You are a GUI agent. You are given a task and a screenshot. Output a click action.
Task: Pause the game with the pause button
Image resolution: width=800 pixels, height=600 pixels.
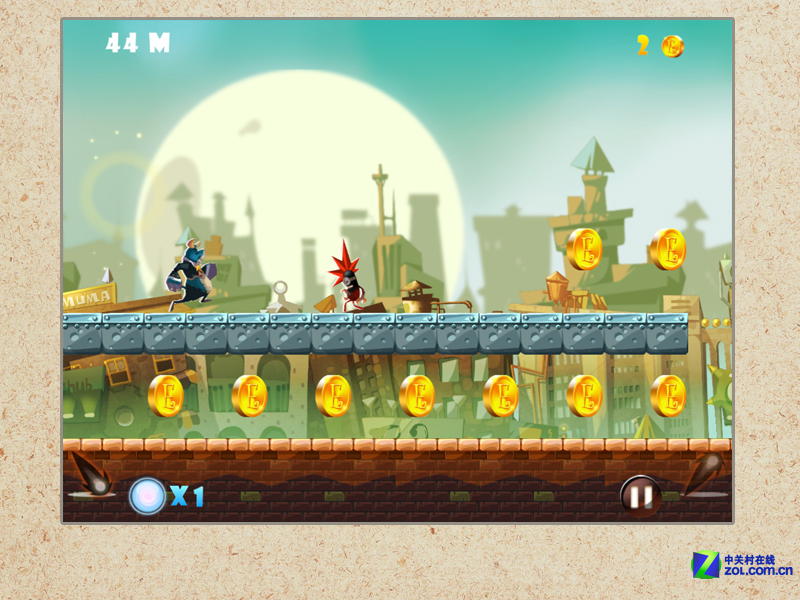(x=640, y=494)
